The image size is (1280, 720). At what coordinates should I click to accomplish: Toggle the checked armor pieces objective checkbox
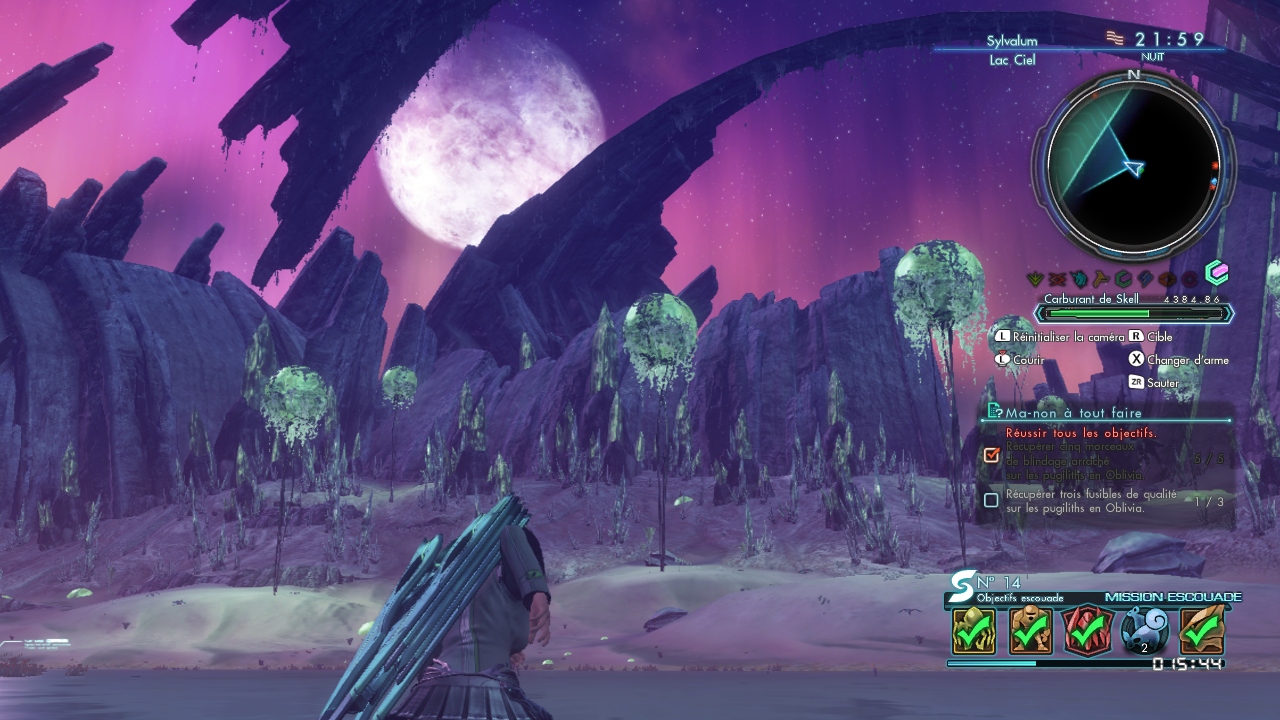991,455
